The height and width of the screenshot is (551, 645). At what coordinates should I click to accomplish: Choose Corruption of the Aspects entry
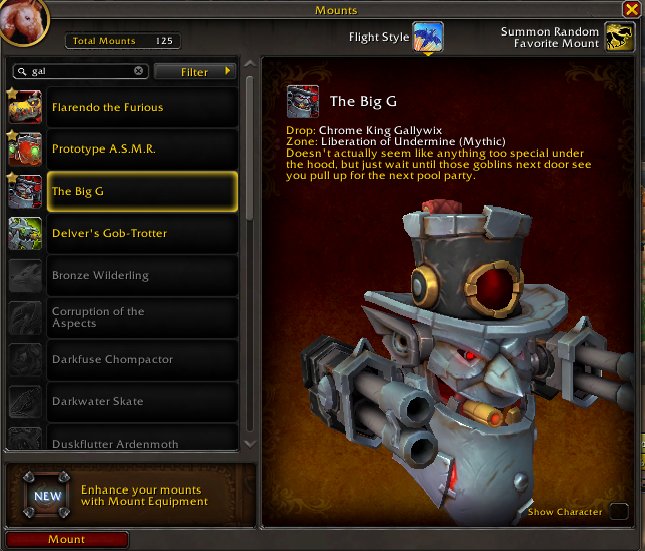pyautogui.click(x=142, y=318)
